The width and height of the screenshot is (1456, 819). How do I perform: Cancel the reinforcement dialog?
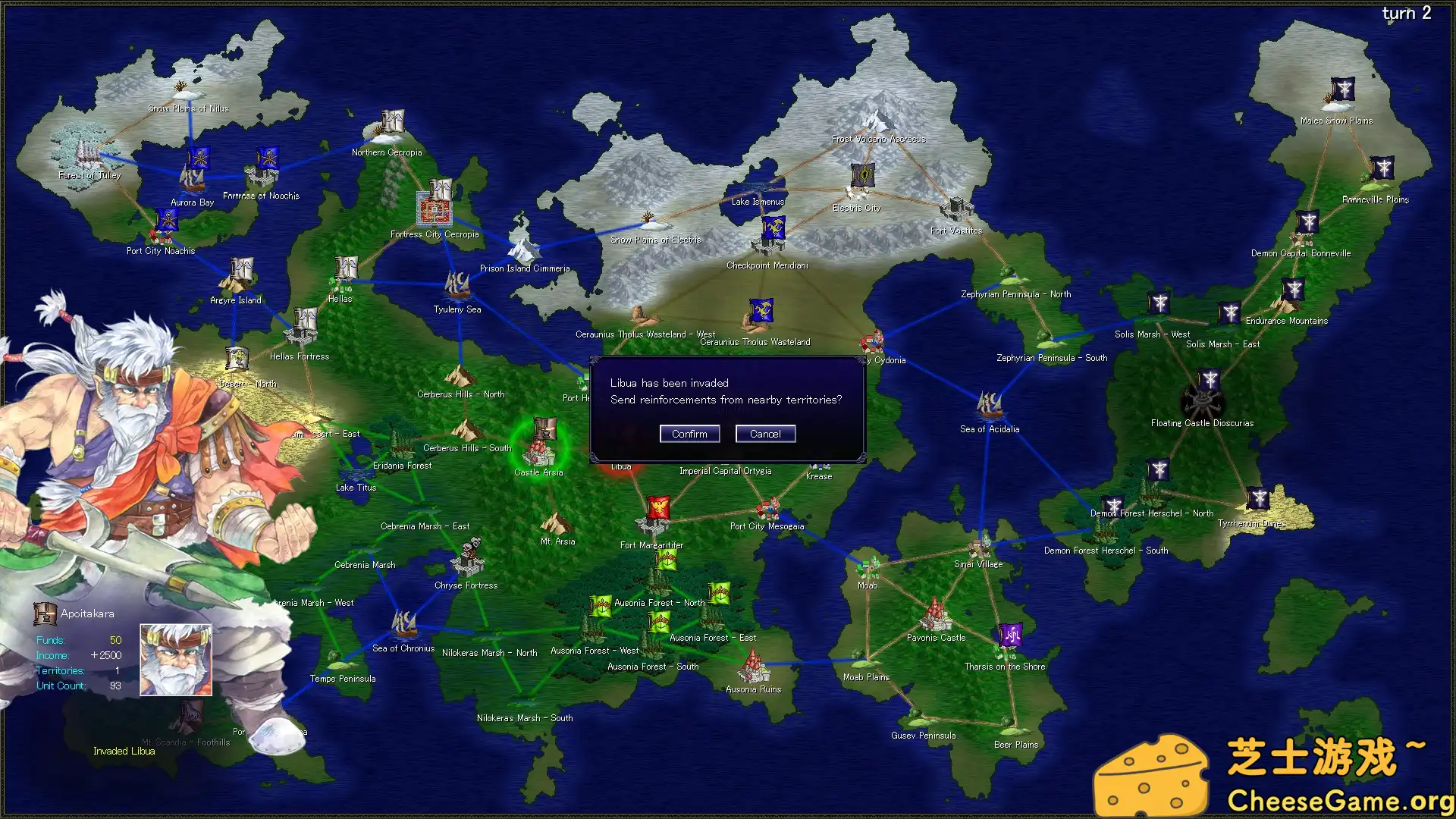(765, 433)
